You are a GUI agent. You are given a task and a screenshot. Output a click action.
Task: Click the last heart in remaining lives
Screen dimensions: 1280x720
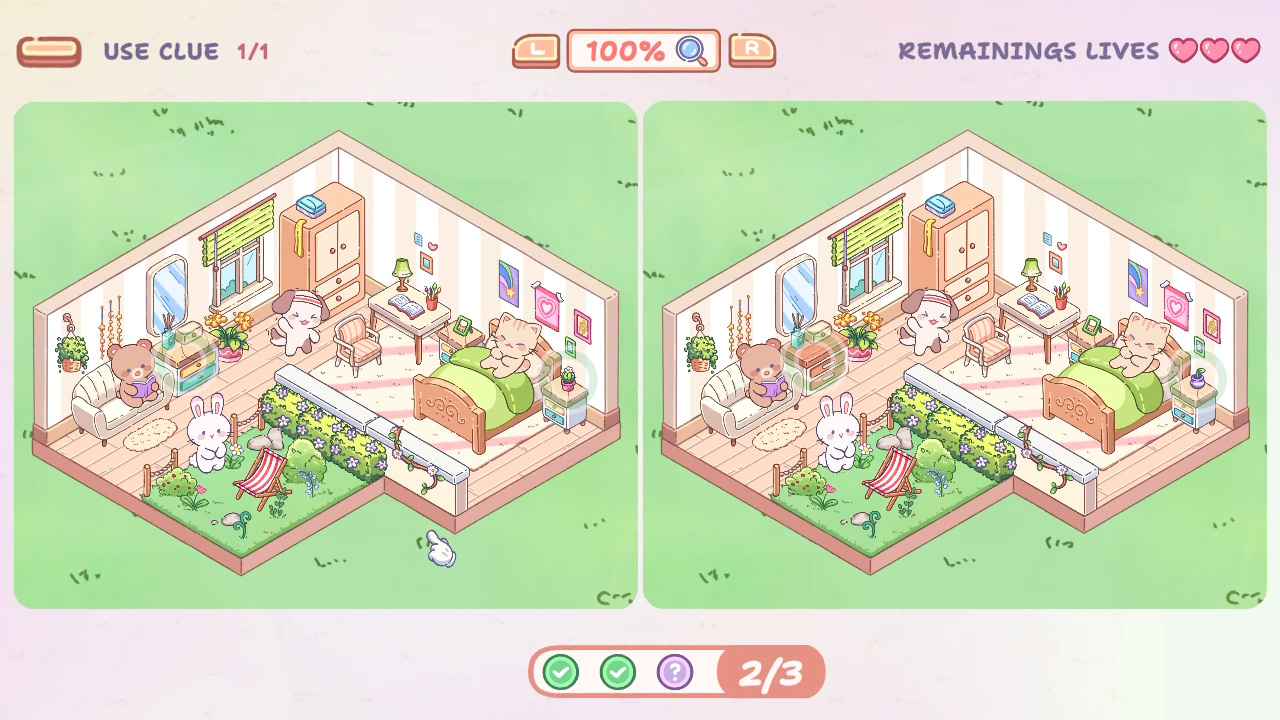1245,51
